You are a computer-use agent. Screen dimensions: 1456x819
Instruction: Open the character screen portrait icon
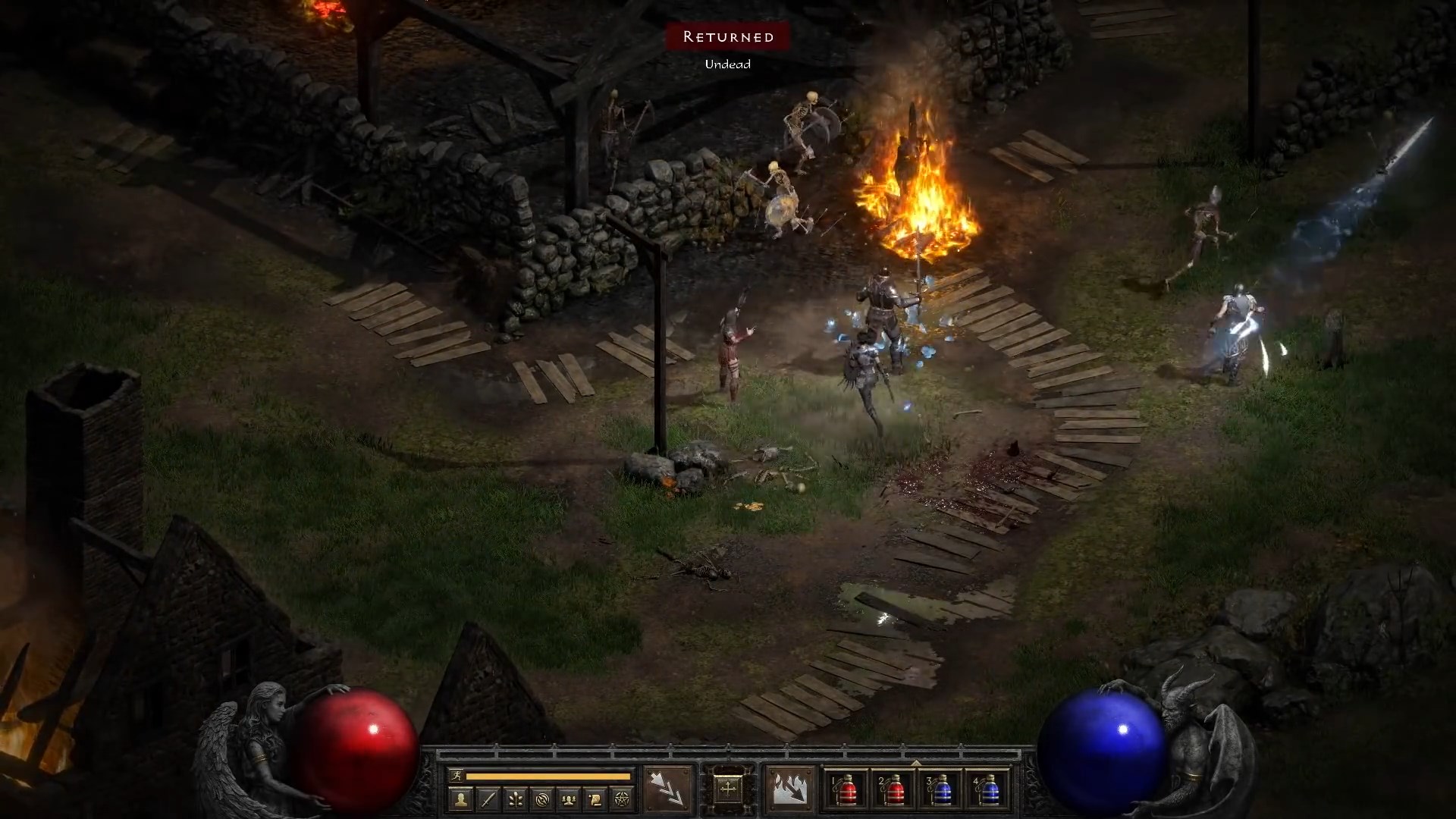[x=460, y=800]
